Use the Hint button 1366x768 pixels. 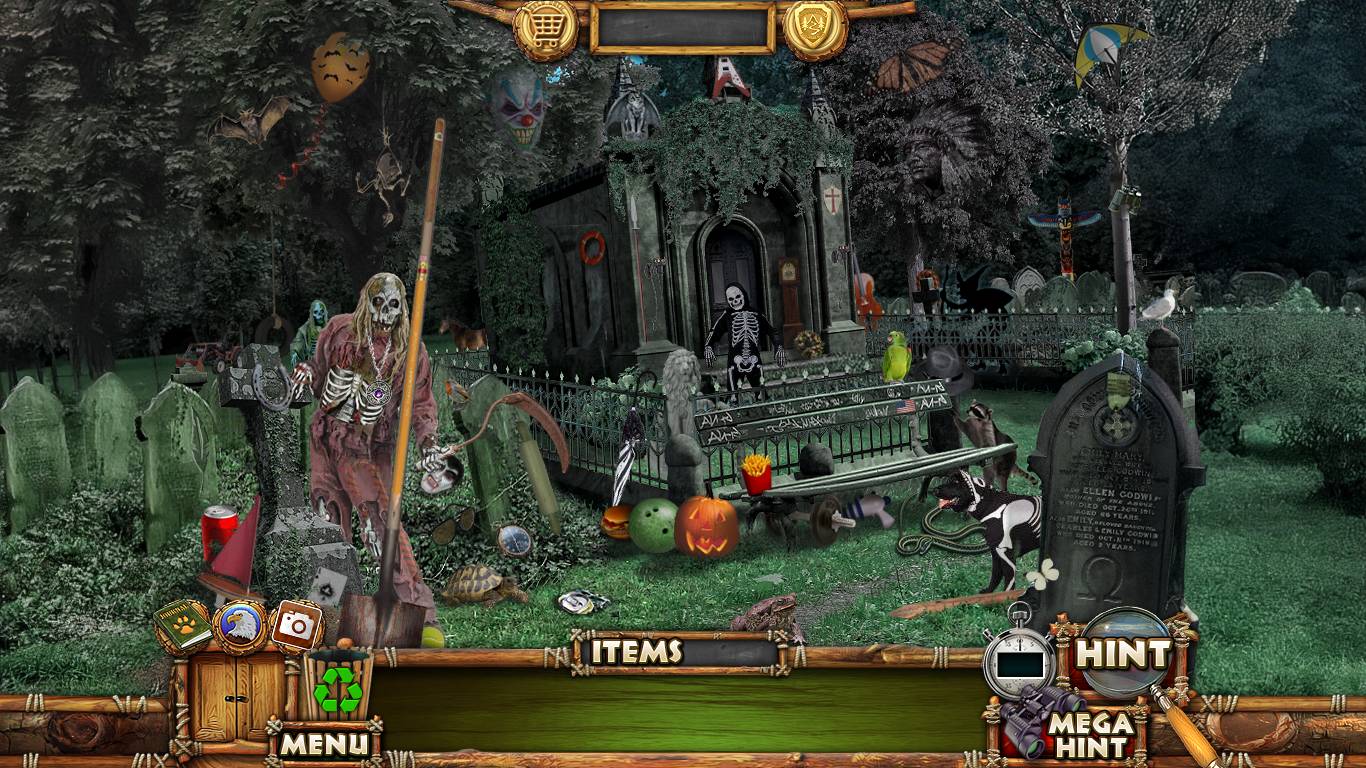[x=1122, y=654]
